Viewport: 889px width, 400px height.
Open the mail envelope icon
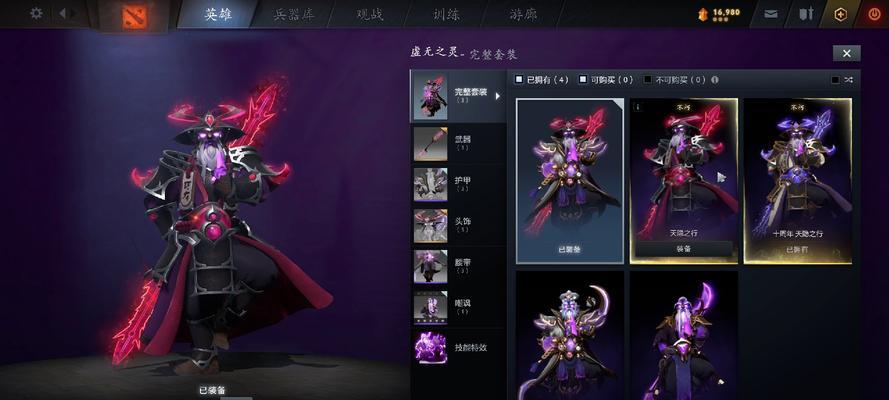coord(771,14)
